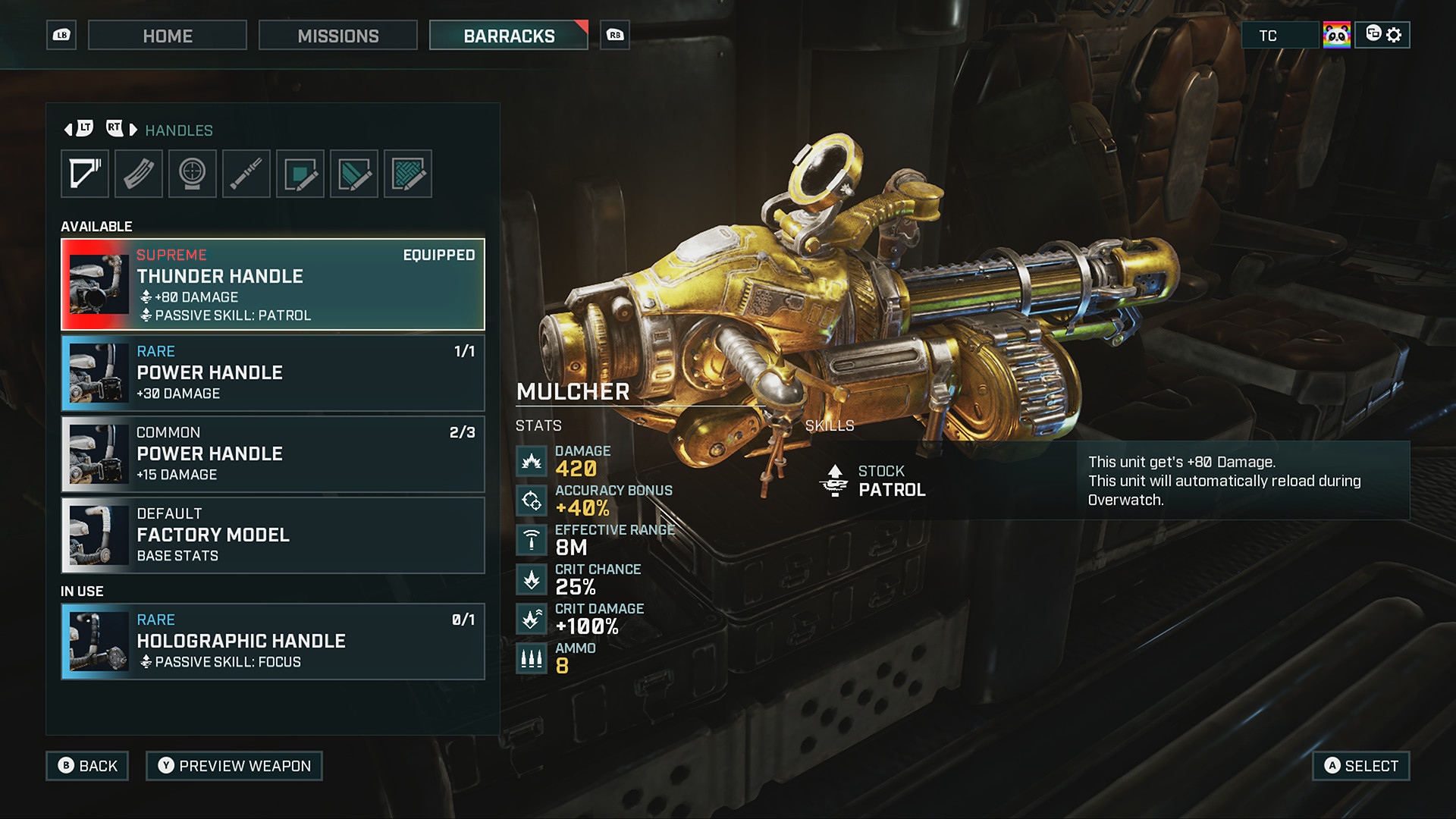The width and height of the screenshot is (1456, 819).
Task: Open the camo texture customization icon
Action: [x=408, y=173]
